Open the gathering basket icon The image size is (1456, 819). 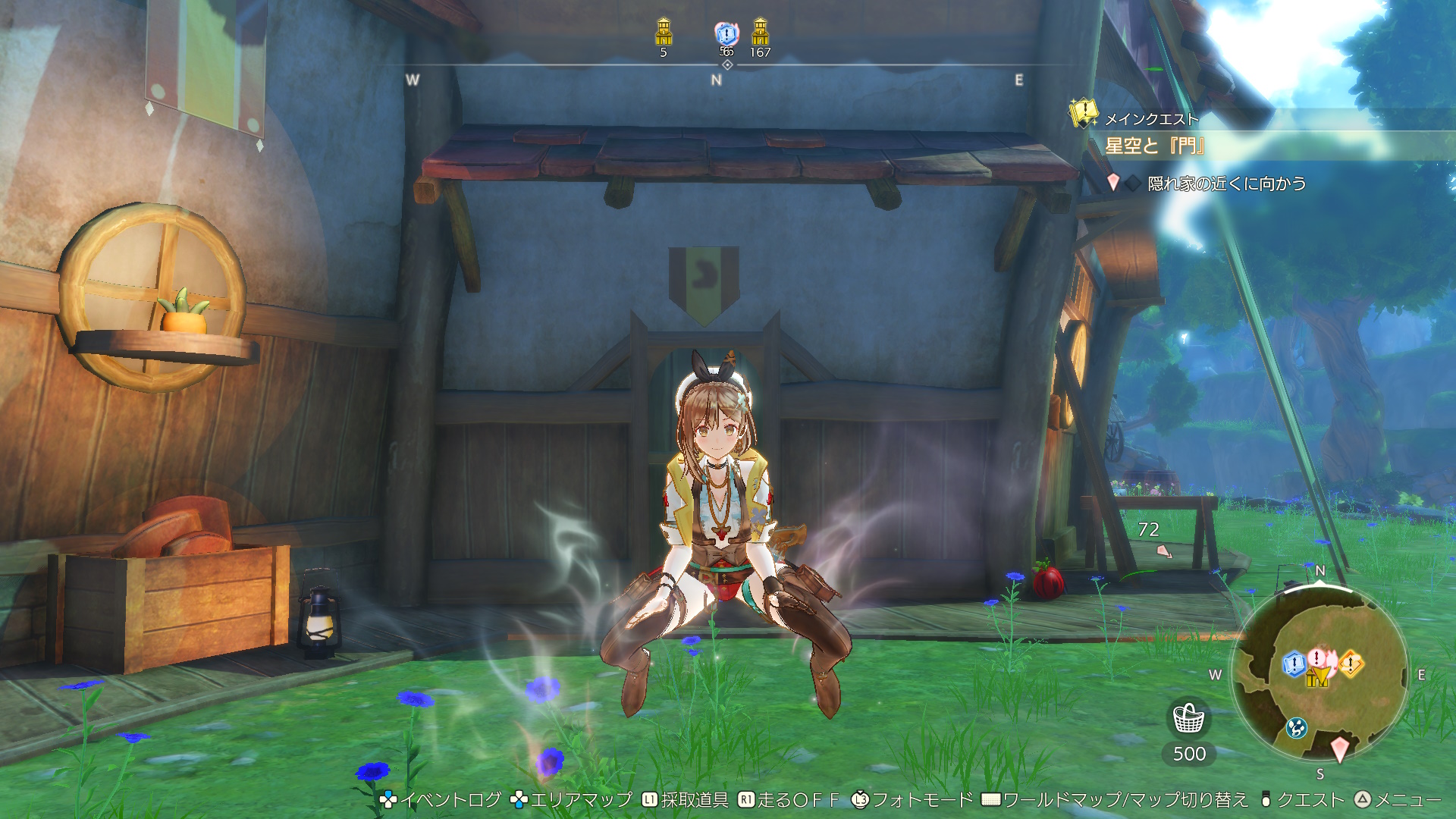[1188, 718]
